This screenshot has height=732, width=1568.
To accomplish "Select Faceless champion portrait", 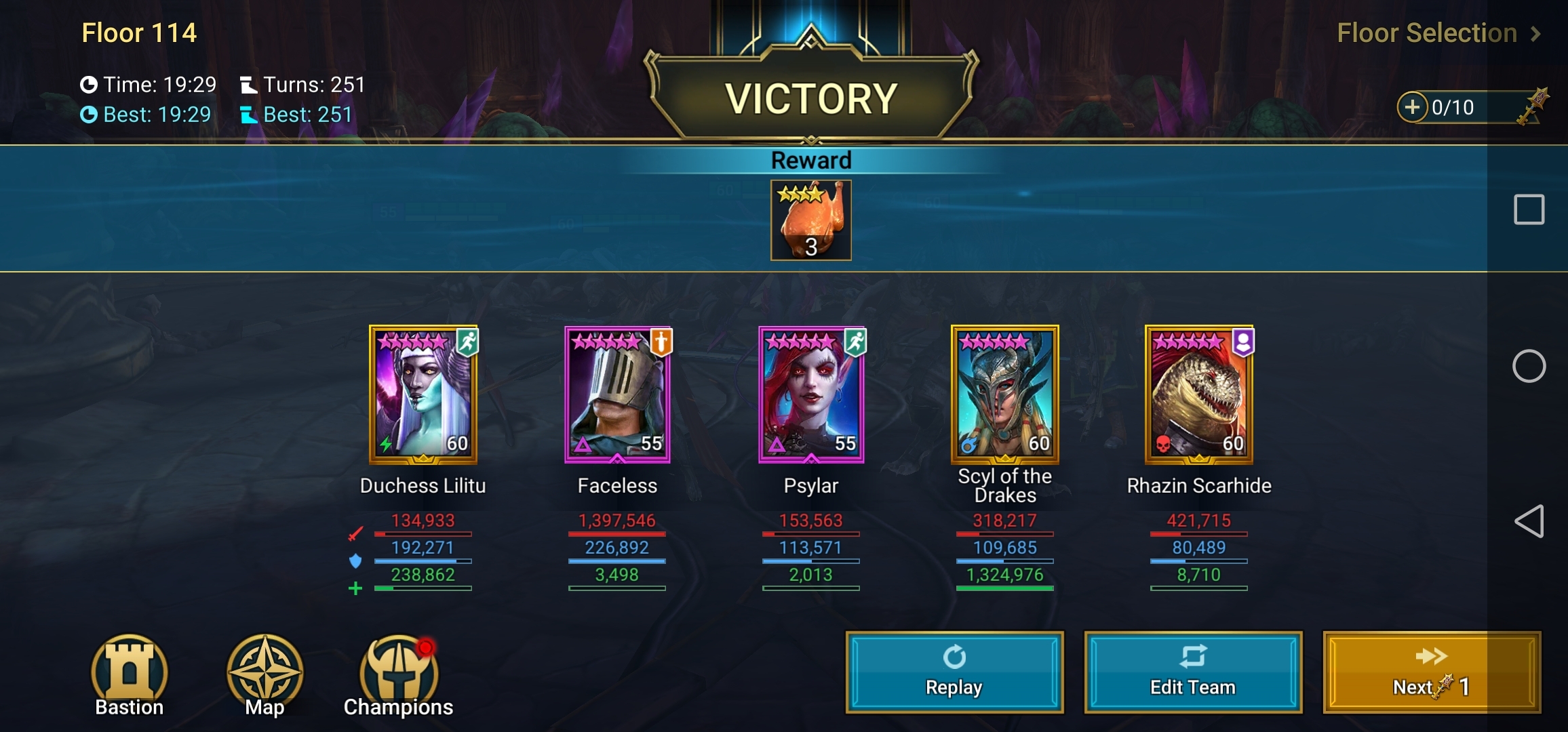I will click(x=617, y=394).
